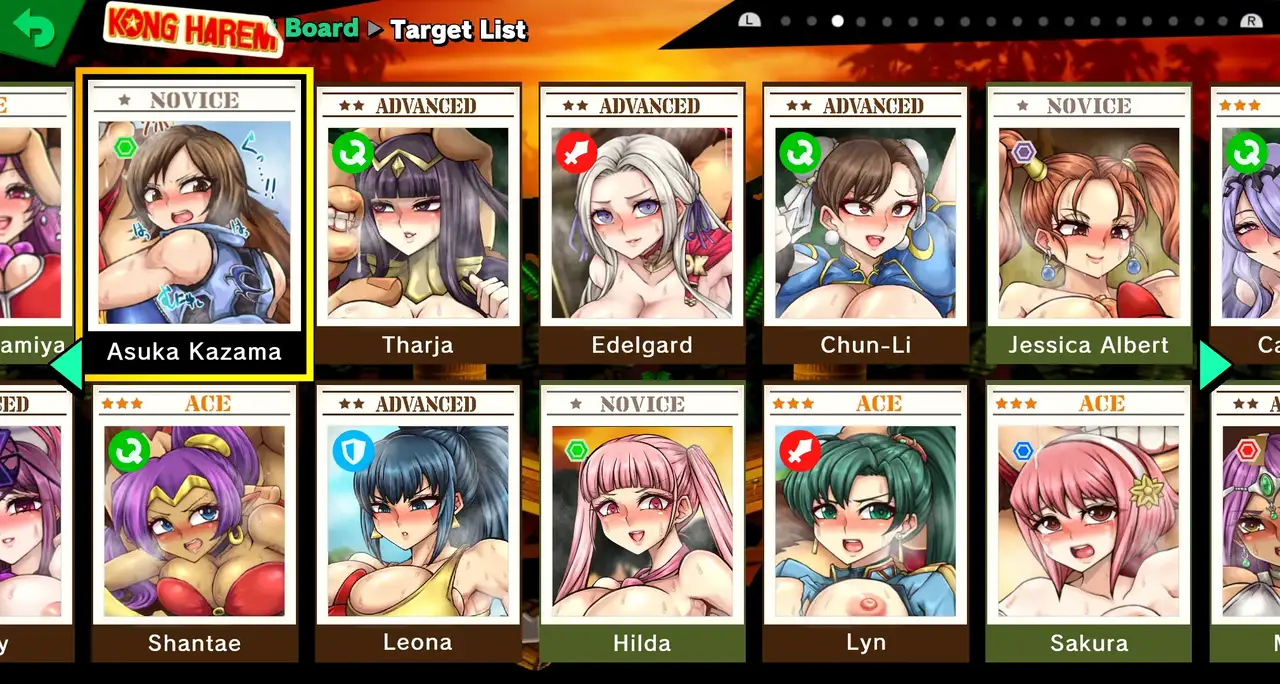Choose the Sakura target card
The height and width of the screenshot is (684, 1280).
pos(1088,522)
